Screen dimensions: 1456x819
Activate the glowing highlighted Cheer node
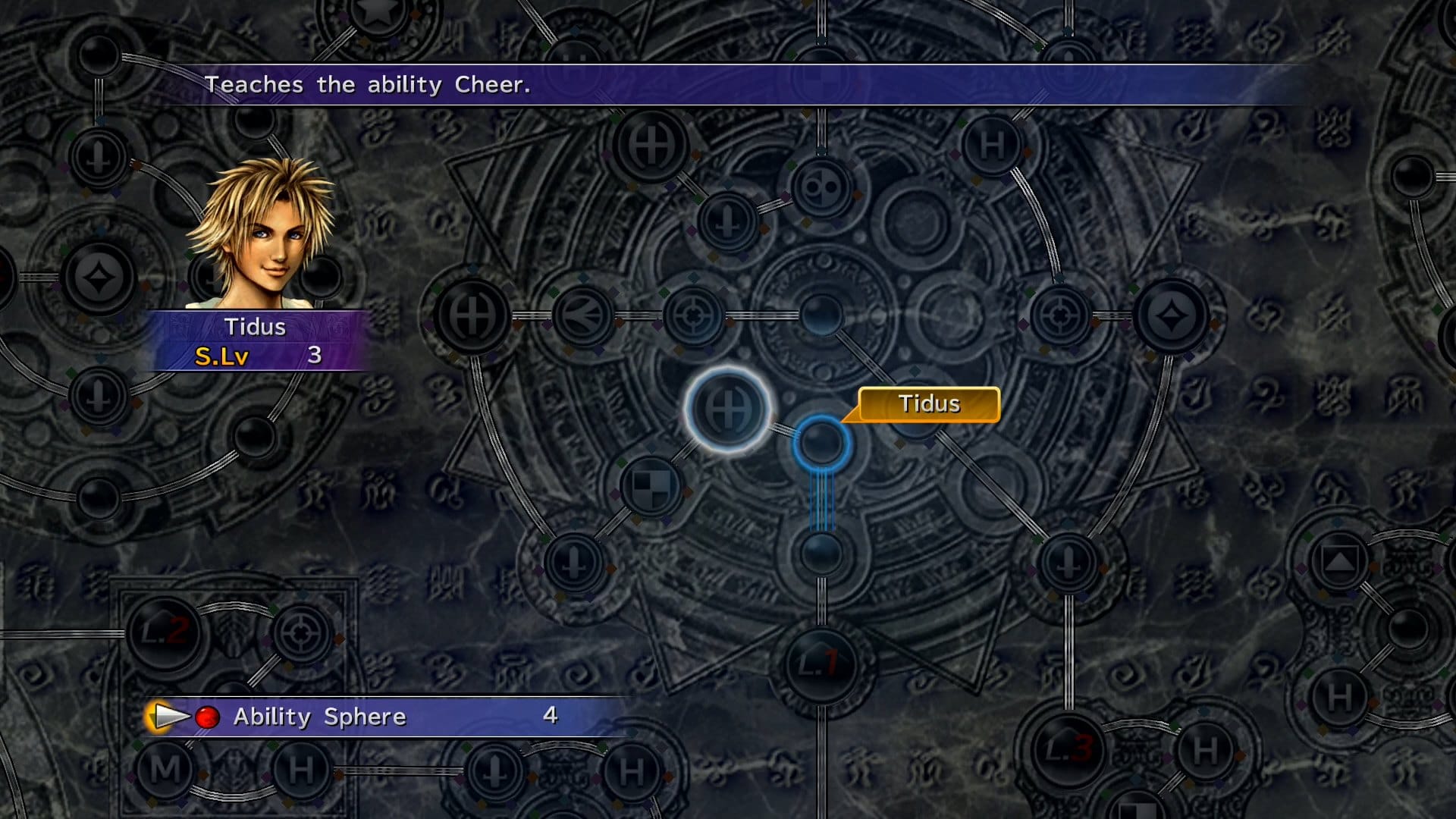(x=728, y=409)
